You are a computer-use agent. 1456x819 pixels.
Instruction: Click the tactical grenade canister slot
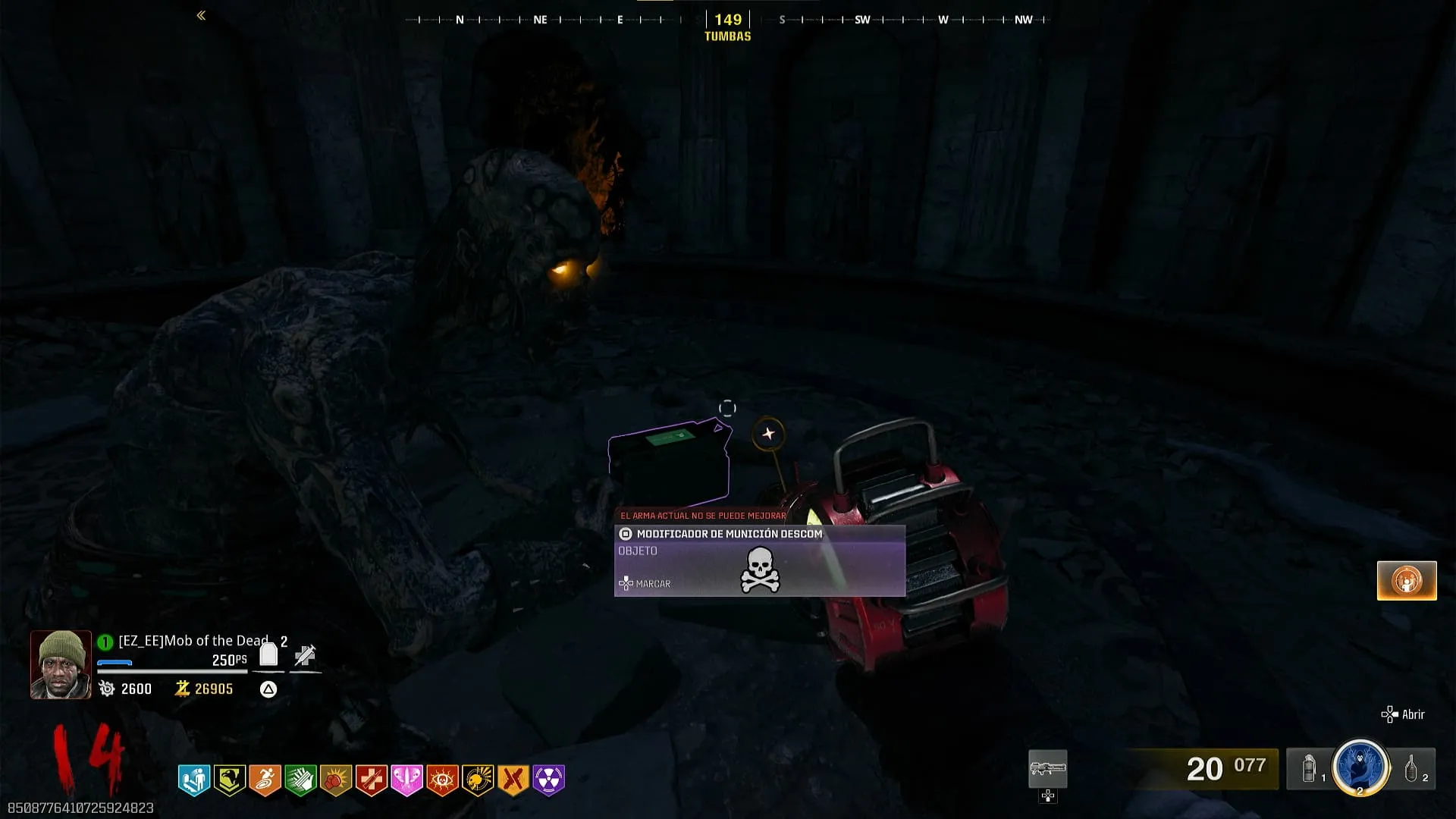coord(1310,769)
